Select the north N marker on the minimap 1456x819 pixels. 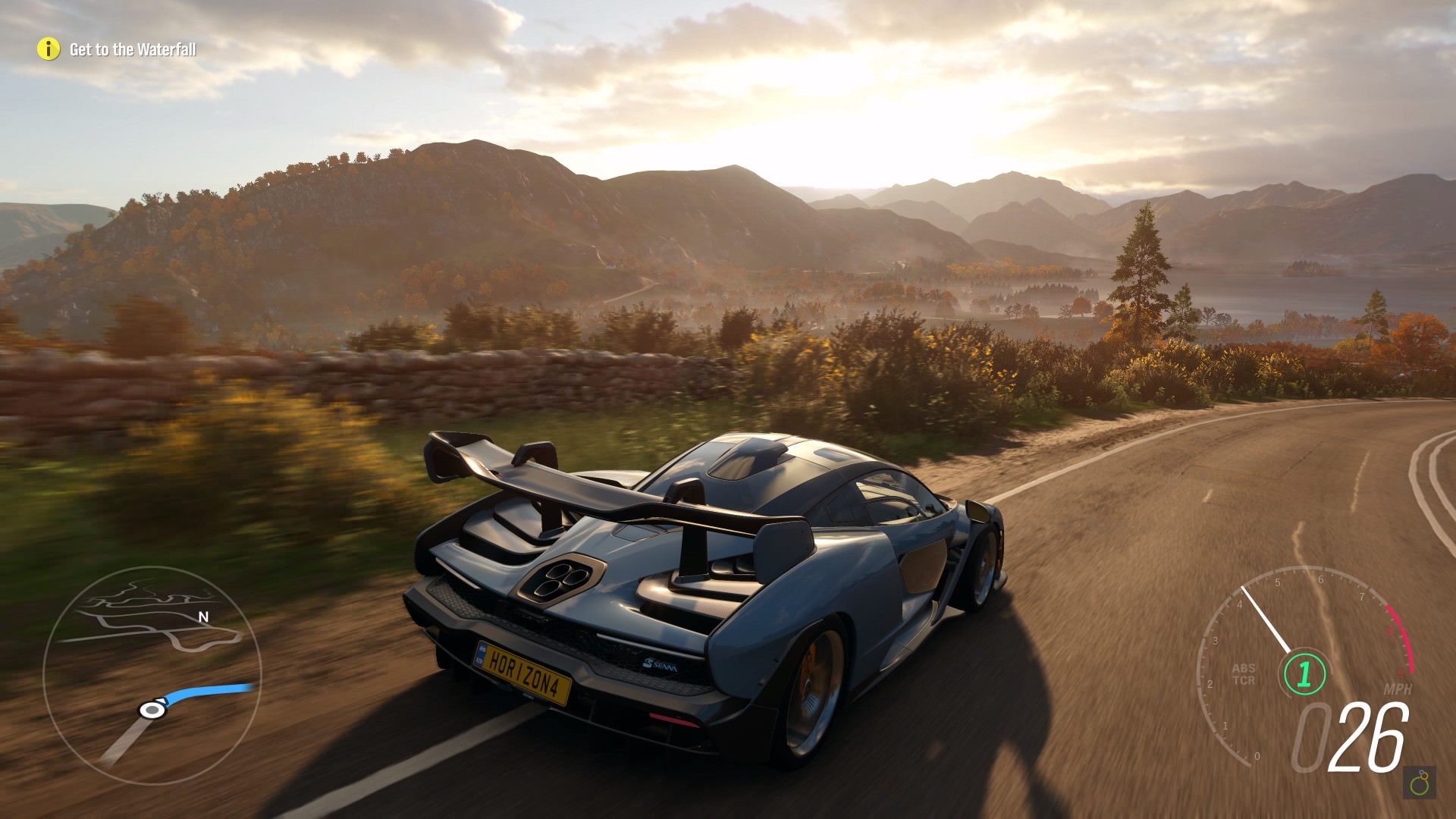[x=203, y=617]
